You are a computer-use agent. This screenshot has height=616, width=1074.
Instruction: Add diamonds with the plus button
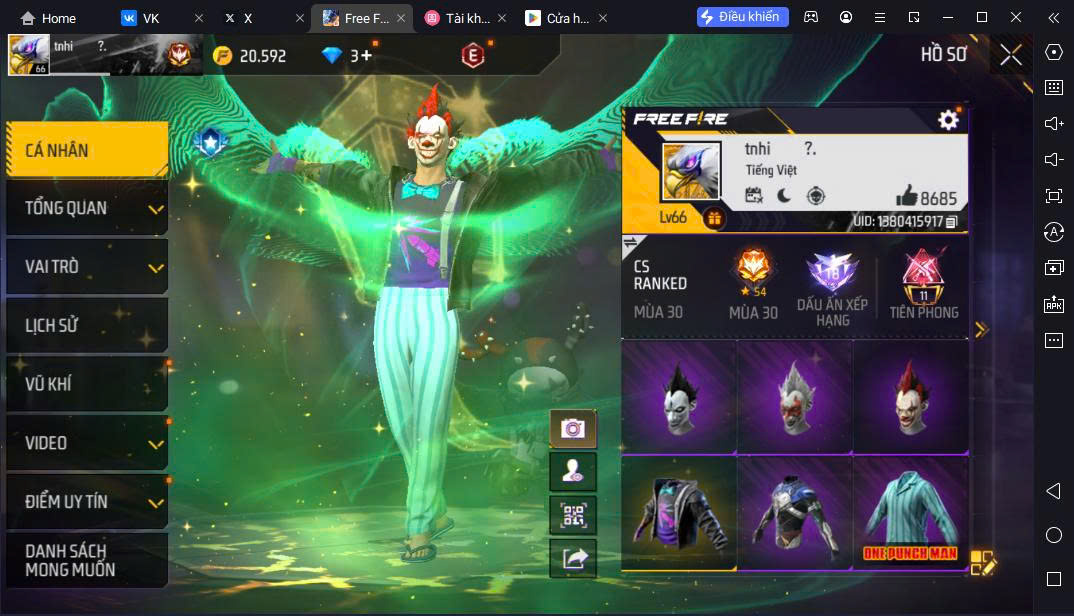(366, 56)
